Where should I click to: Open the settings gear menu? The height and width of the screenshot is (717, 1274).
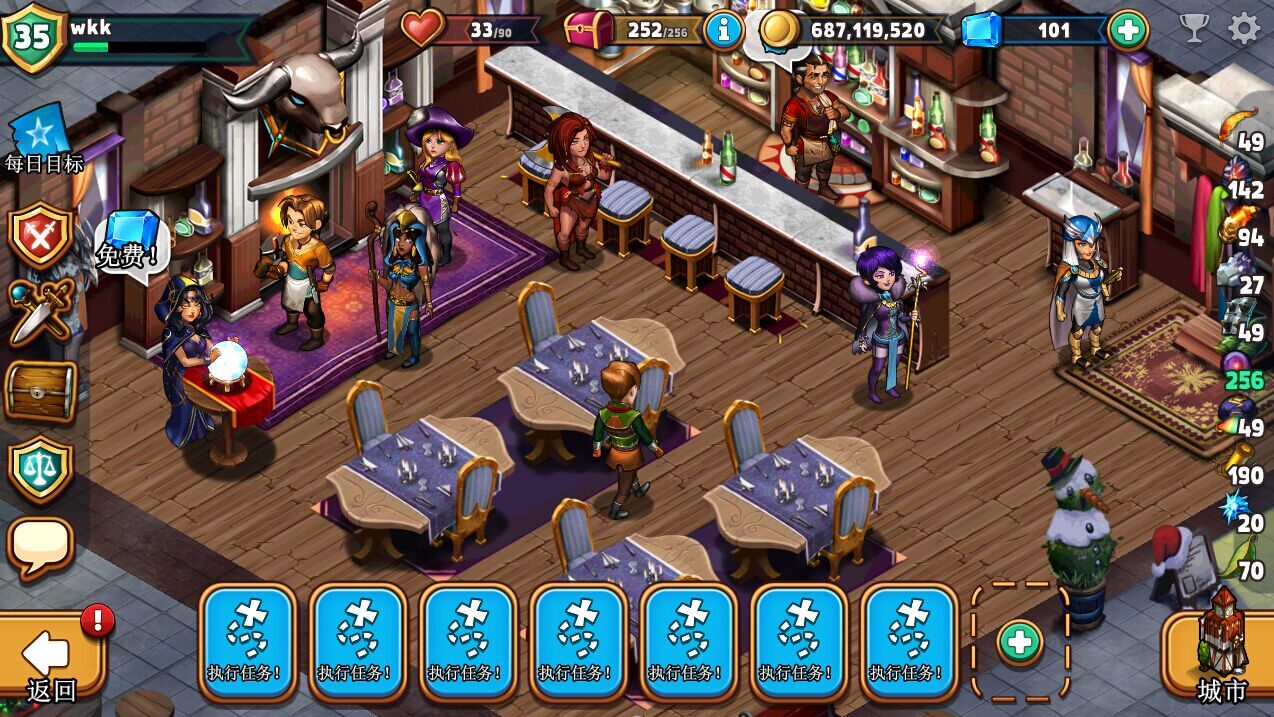coord(1244,28)
